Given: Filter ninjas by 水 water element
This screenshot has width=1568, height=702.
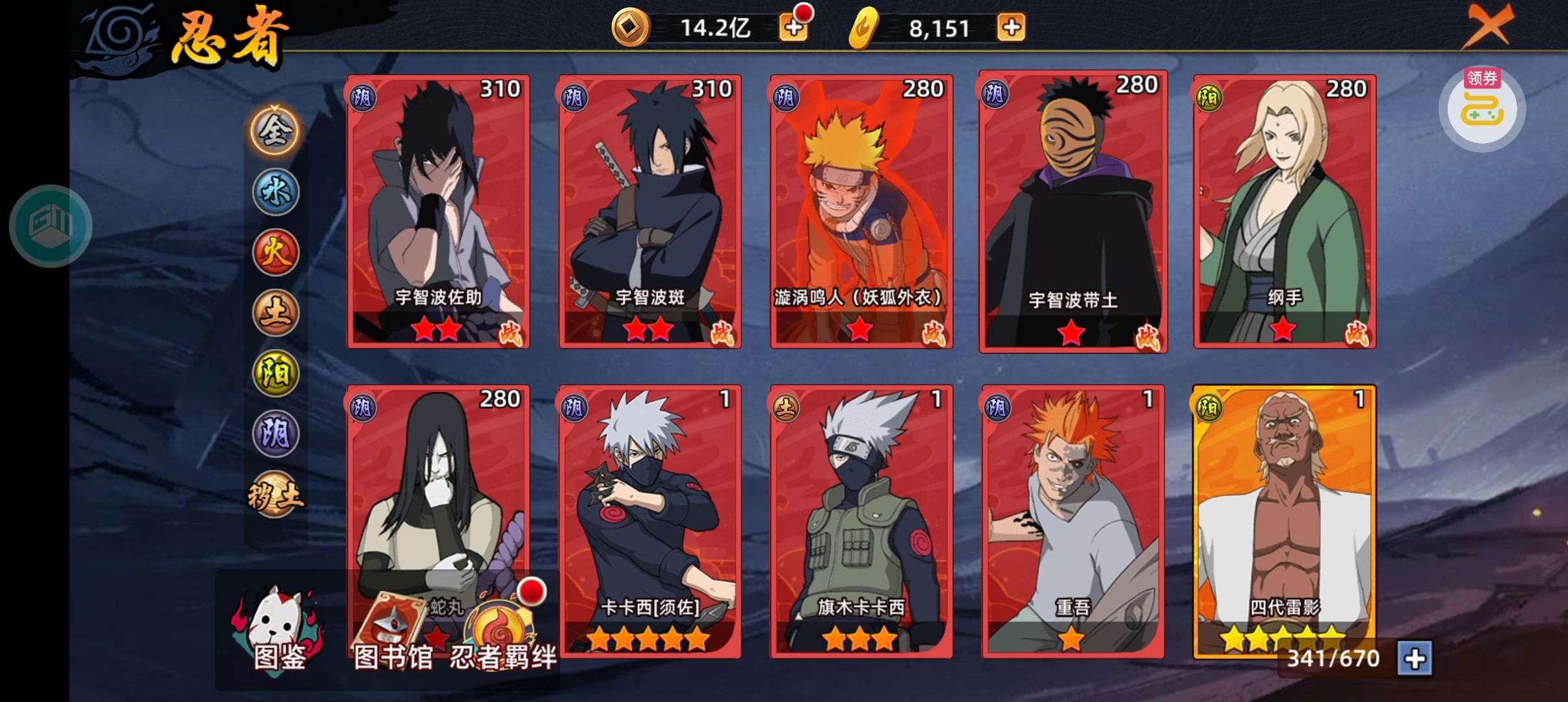Looking at the screenshot, I should point(276,192).
